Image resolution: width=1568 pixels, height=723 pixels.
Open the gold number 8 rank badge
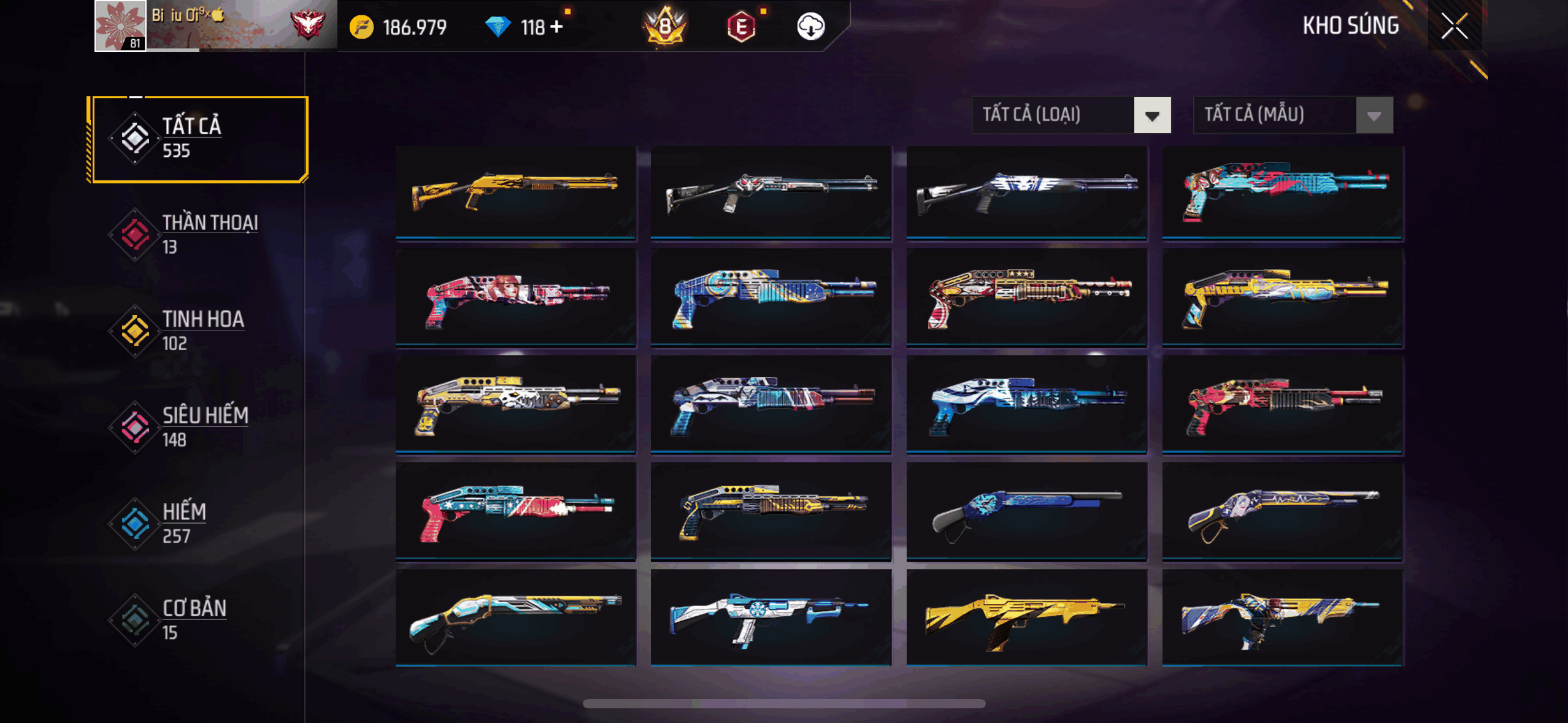[665, 27]
